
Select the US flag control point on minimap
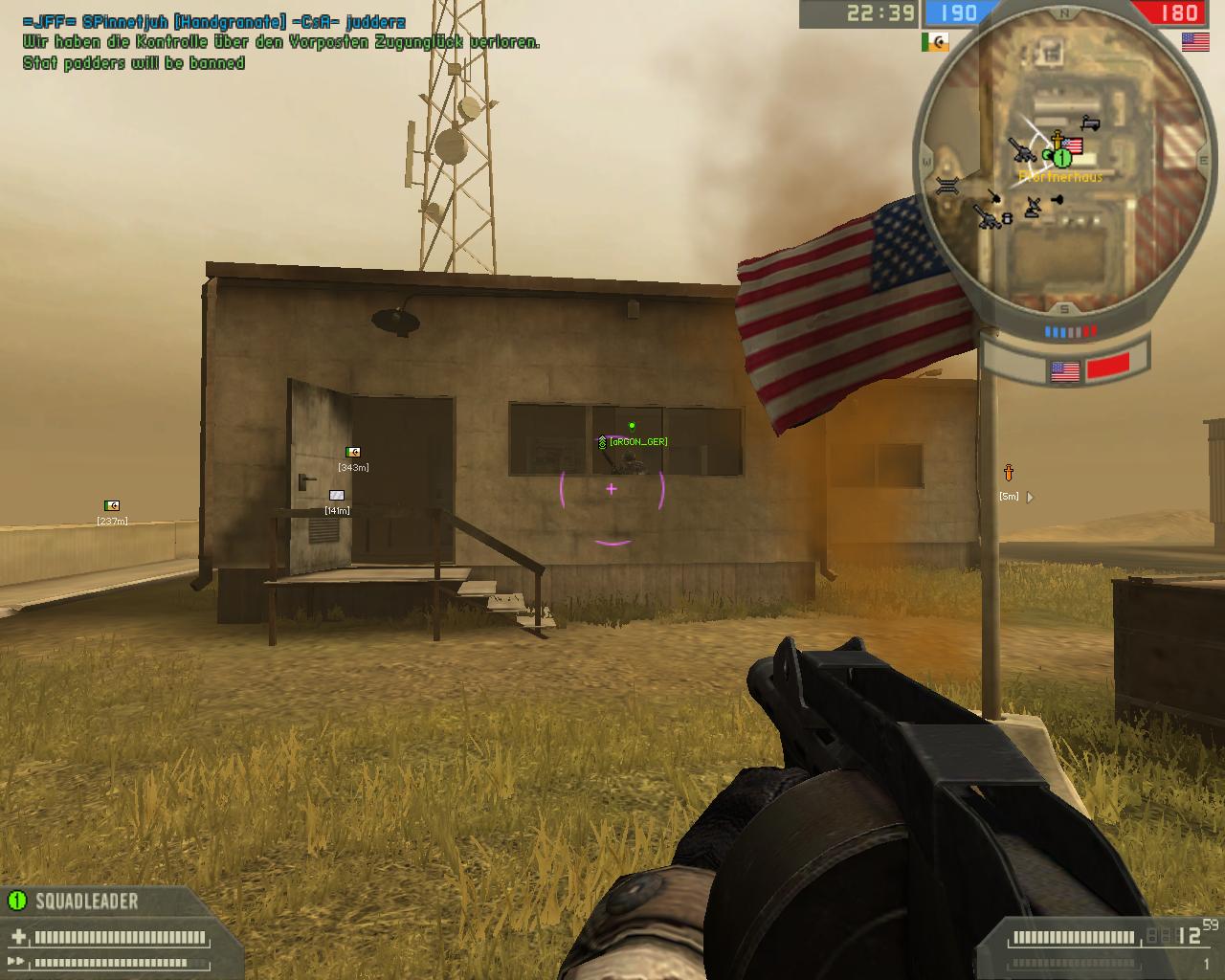click(x=1073, y=146)
